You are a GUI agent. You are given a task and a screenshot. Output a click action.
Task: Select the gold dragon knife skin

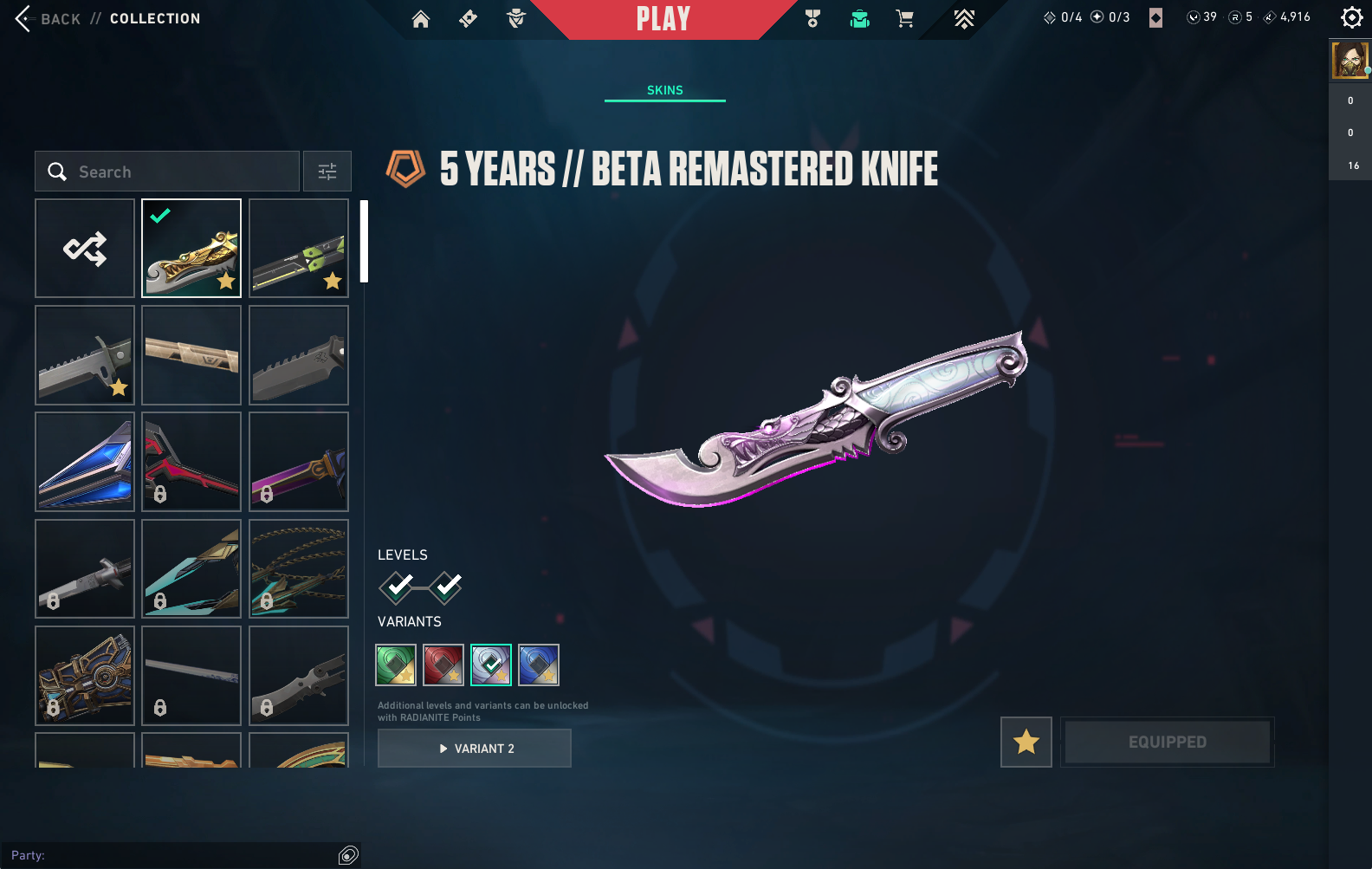coord(191,249)
